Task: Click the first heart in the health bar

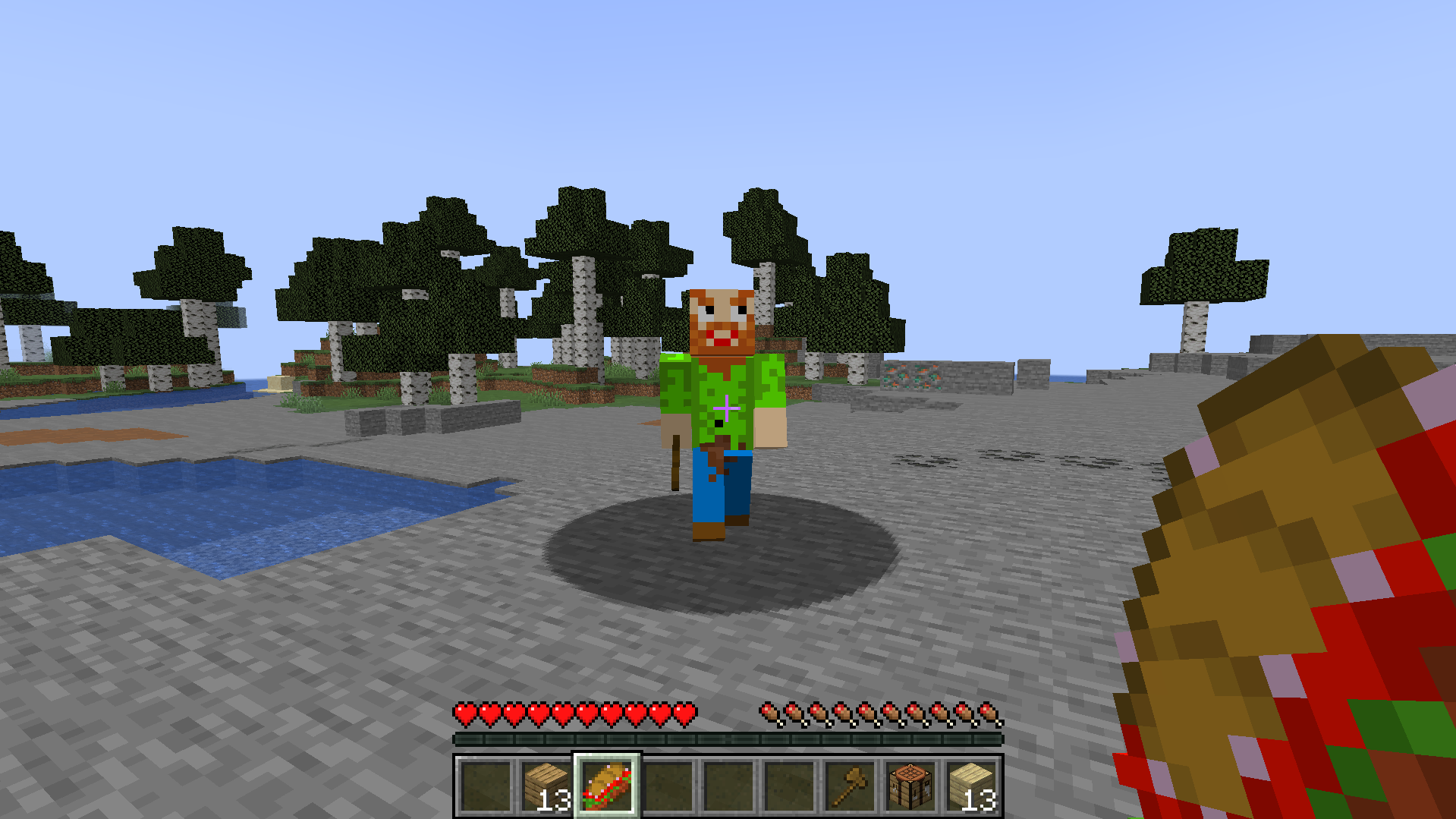Action: 463,713
